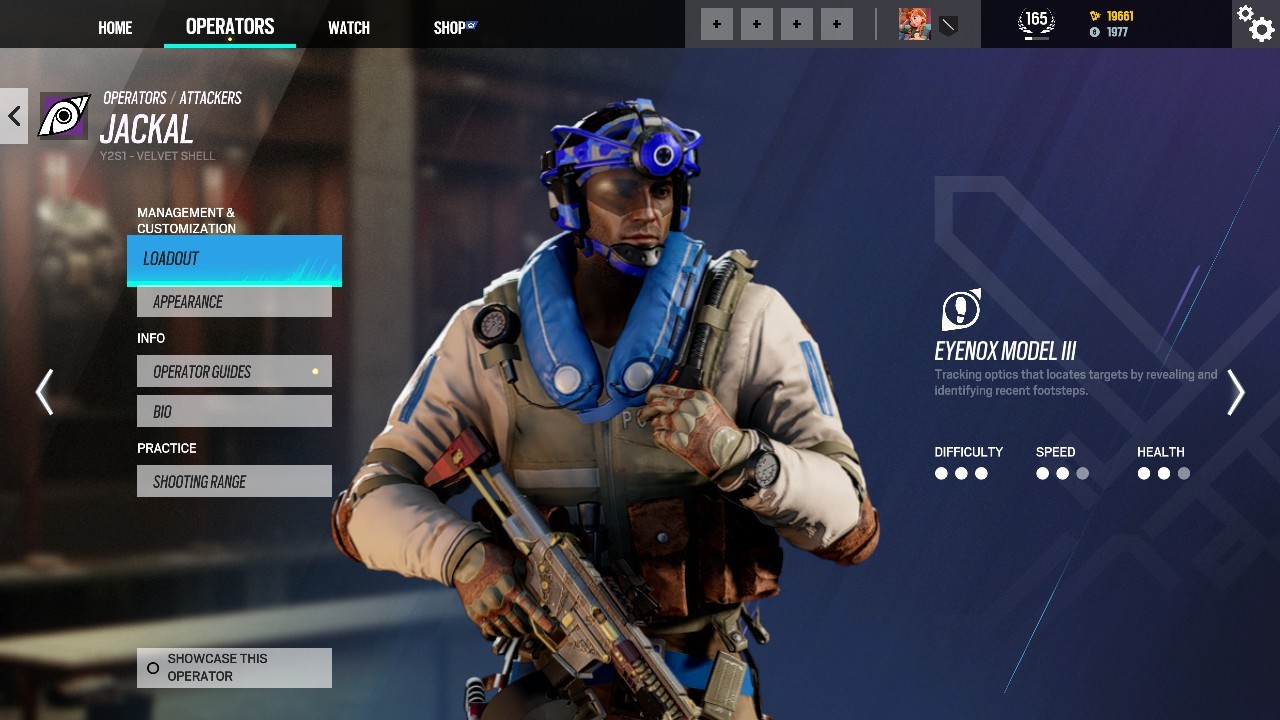This screenshot has height=720, width=1280.
Task: Click the Attackers breadcrumb link
Action: click(210, 98)
